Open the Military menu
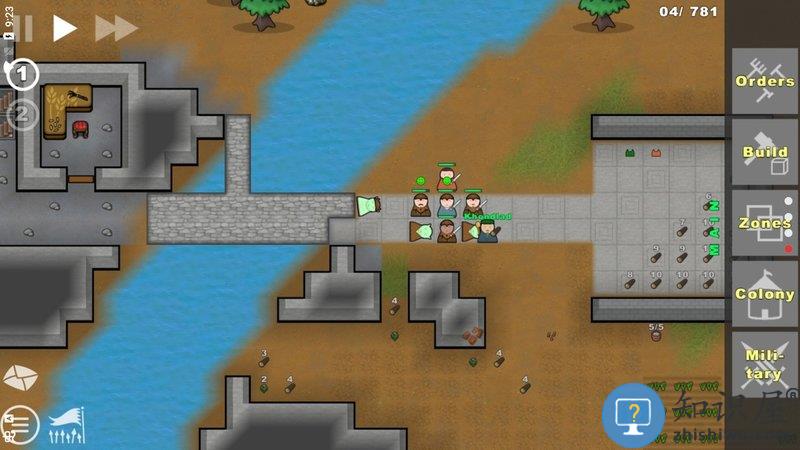 (764, 365)
